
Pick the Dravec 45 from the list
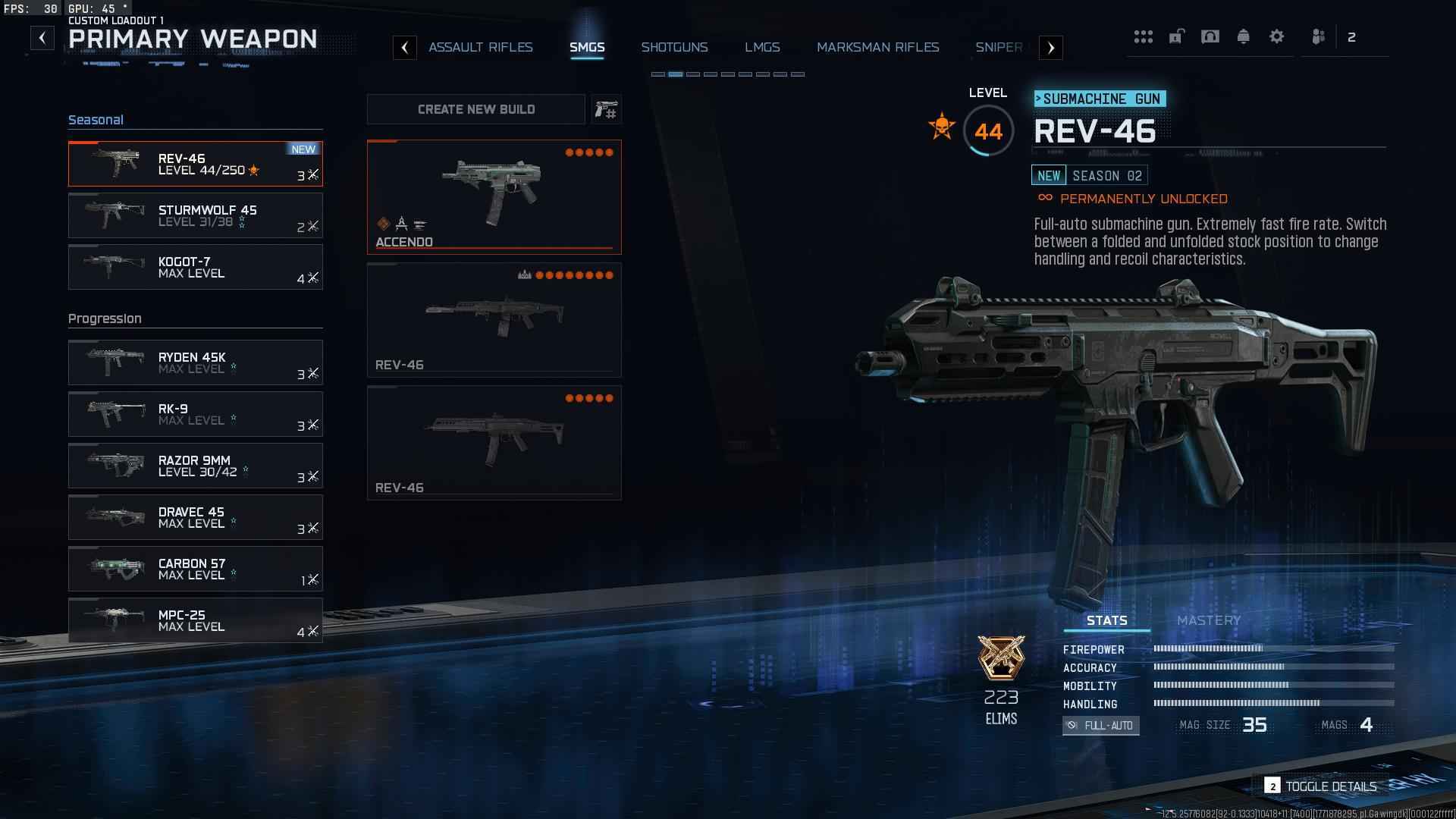click(195, 517)
